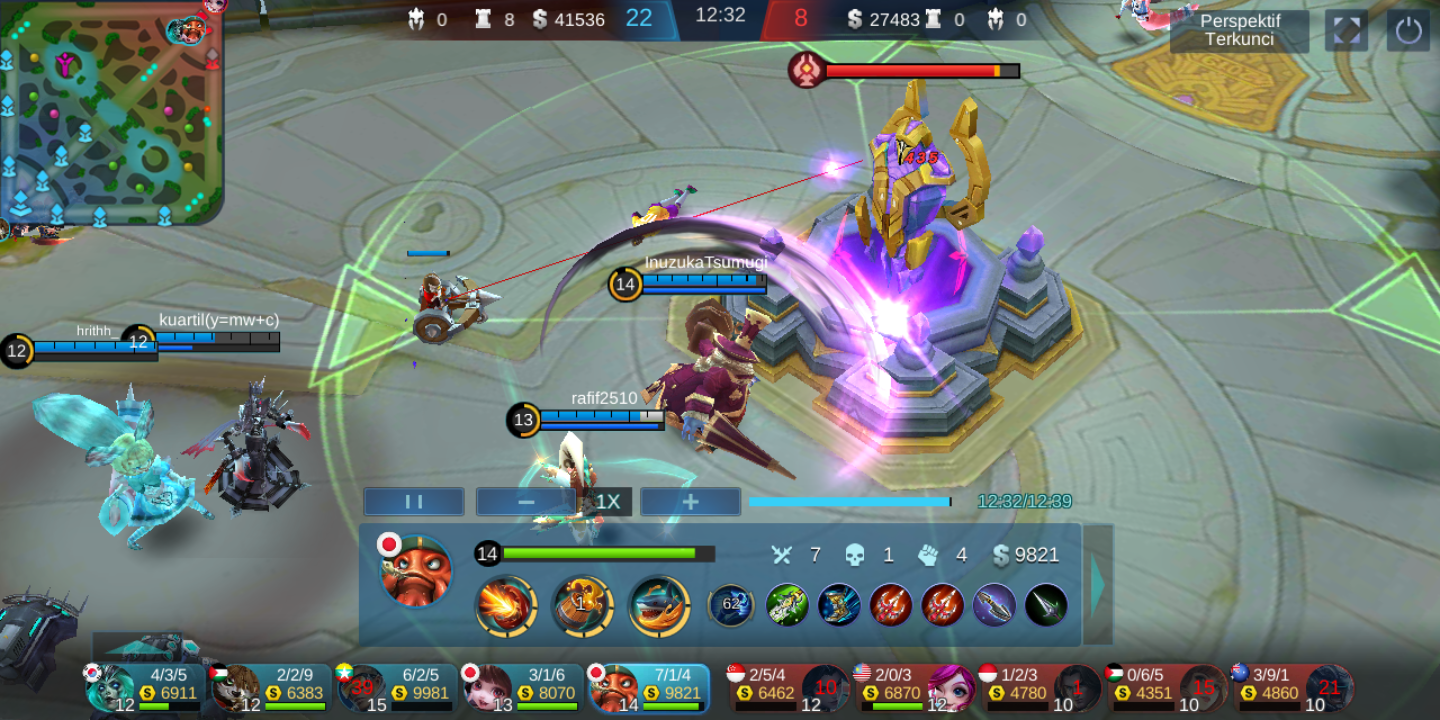Image resolution: width=1440 pixels, height=720 pixels.
Task: Click the green Windtalker item
Action: 789,602
